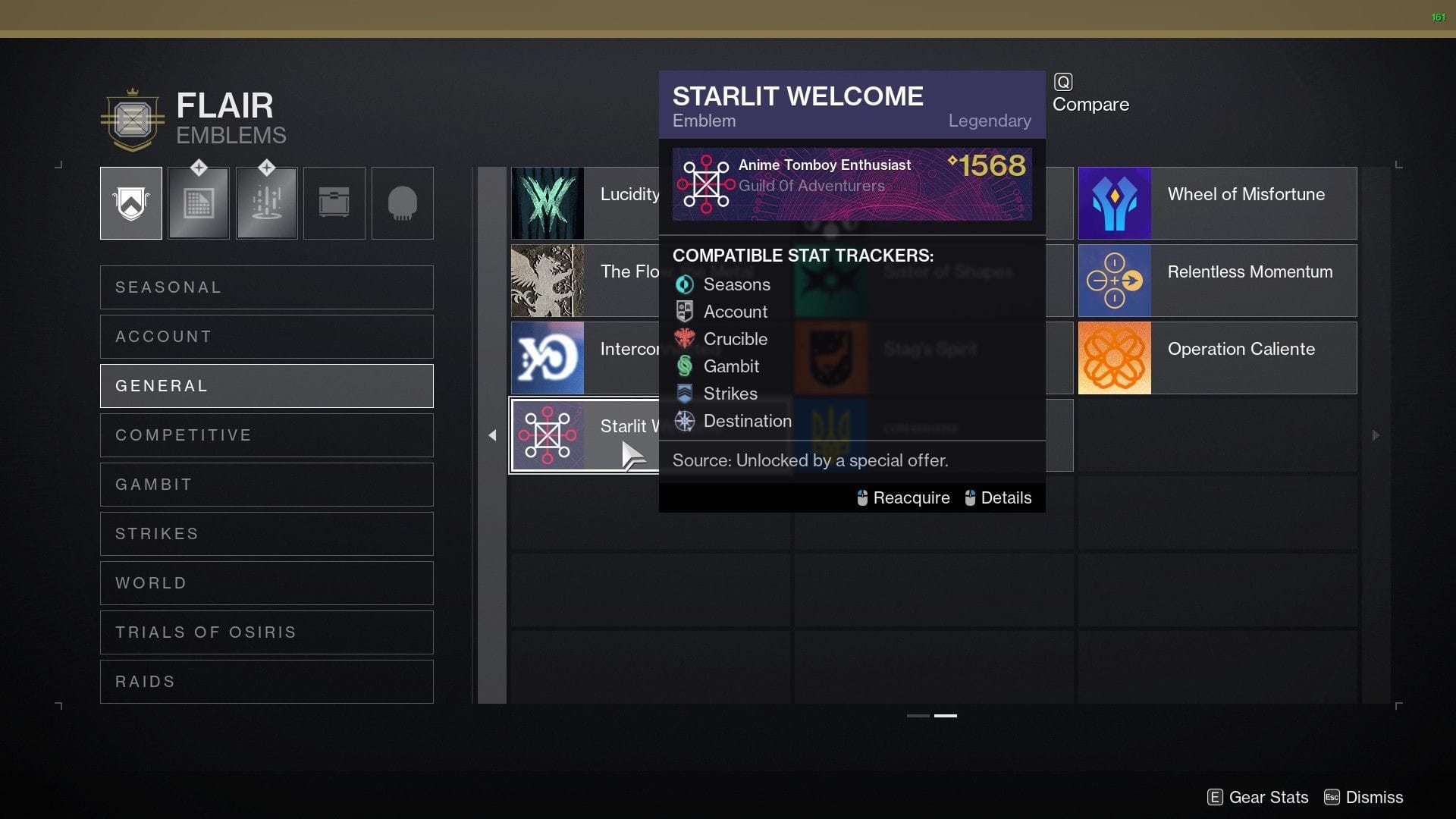1456x819 pixels.
Task: Select the shield flair filter icon
Action: tap(130, 202)
